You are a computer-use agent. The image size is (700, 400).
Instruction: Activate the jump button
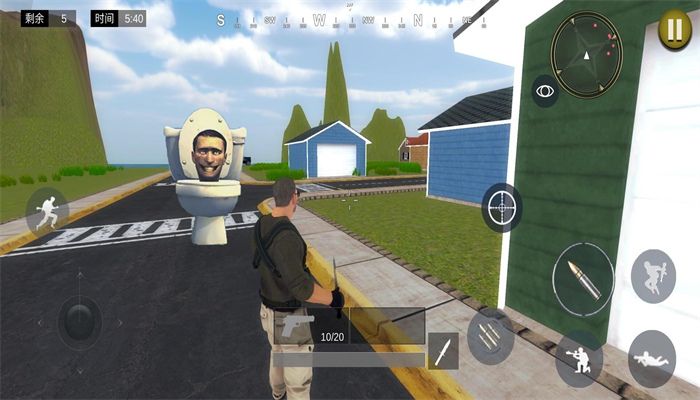point(653,276)
